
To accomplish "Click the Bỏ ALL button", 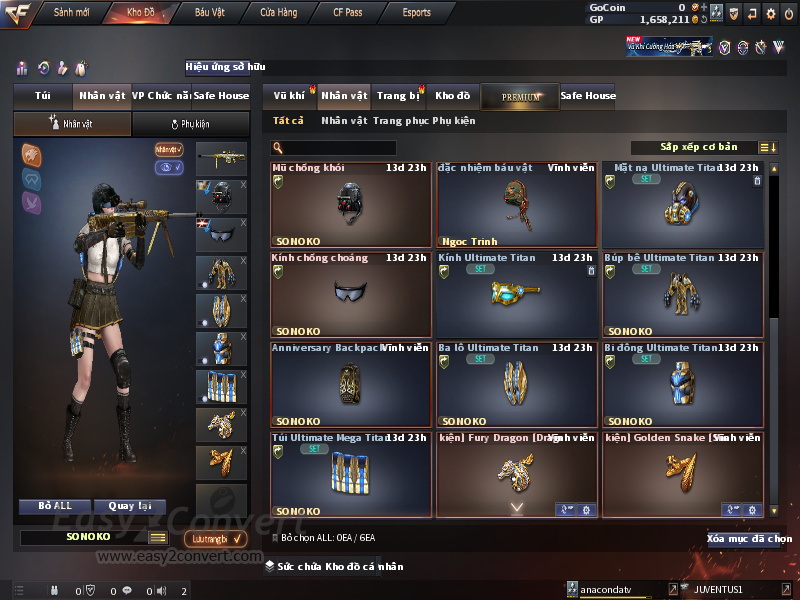I will pos(58,506).
